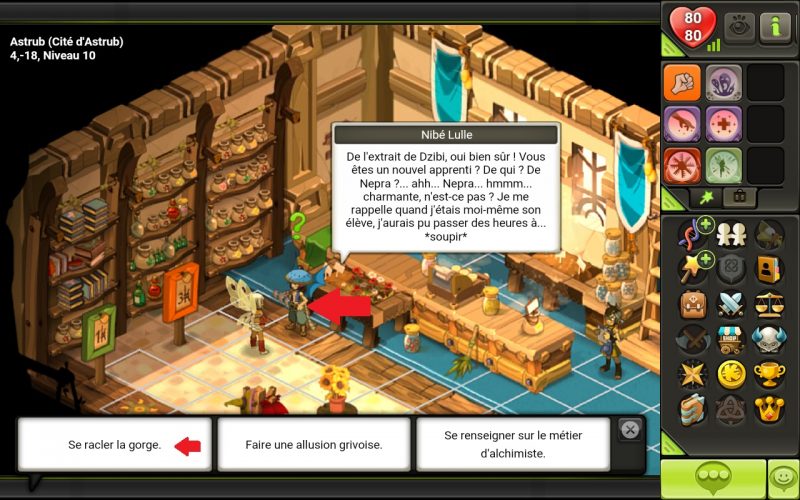Image resolution: width=800 pixels, height=500 pixels.
Task: Pick the "Faire une allusion grivoise." answer
Action: 313,444
